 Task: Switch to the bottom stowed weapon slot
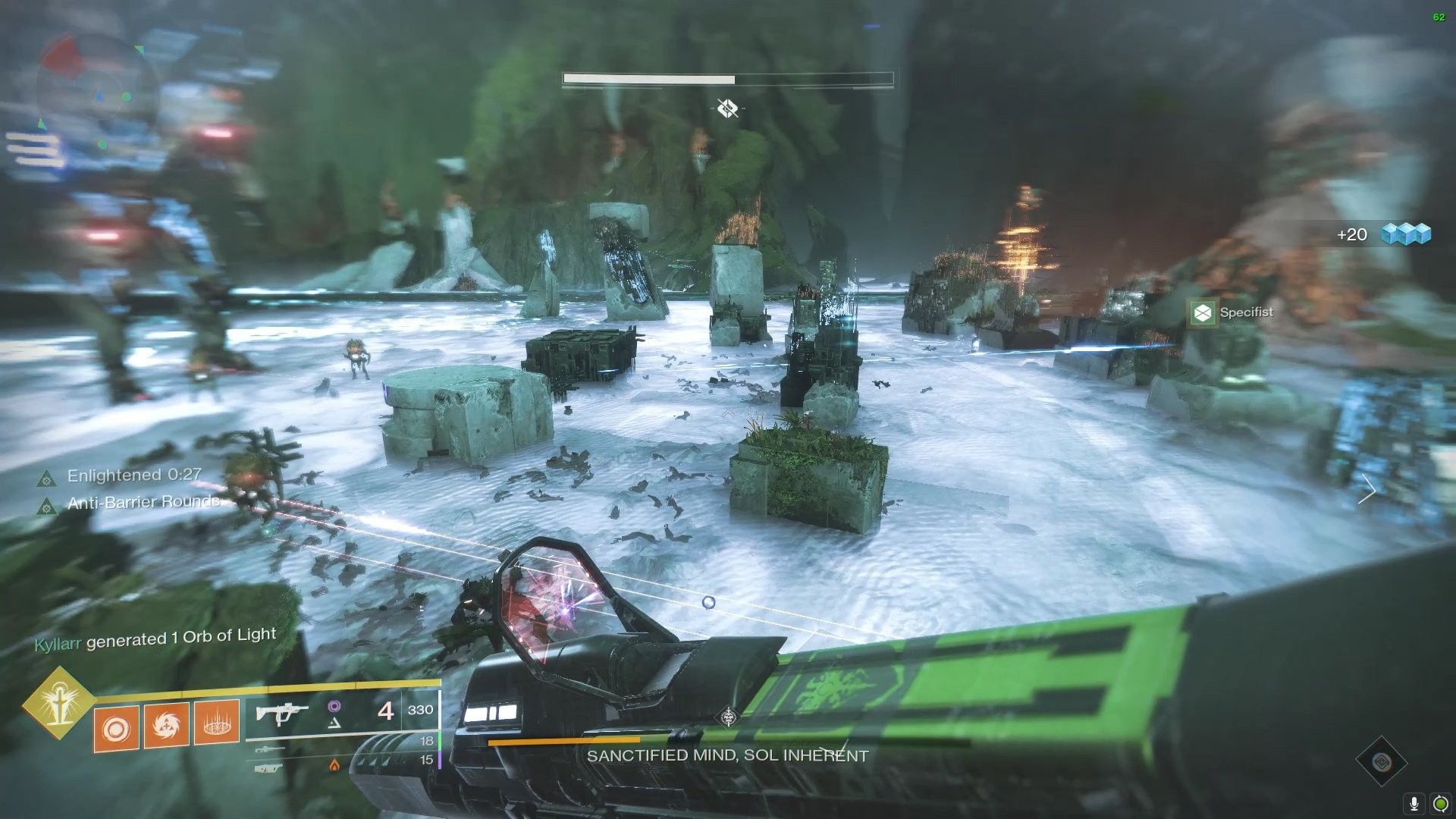point(268,767)
